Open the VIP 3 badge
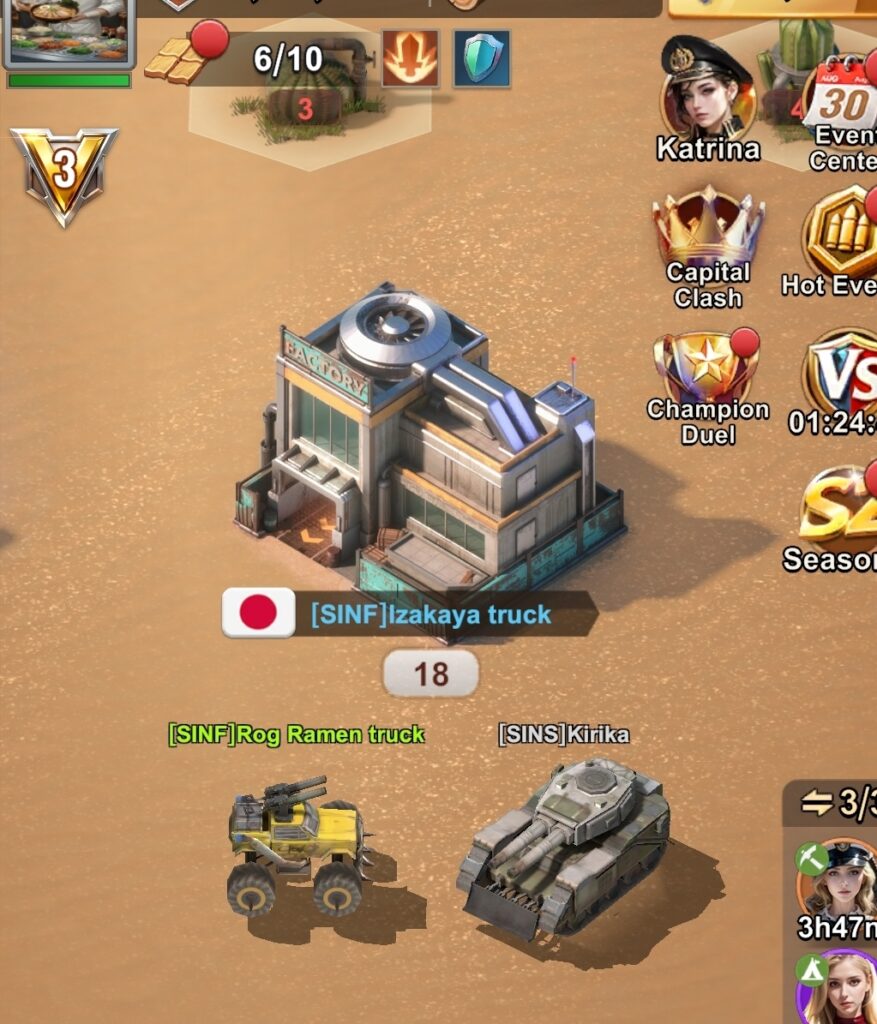877x1024 pixels. (64, 173)
